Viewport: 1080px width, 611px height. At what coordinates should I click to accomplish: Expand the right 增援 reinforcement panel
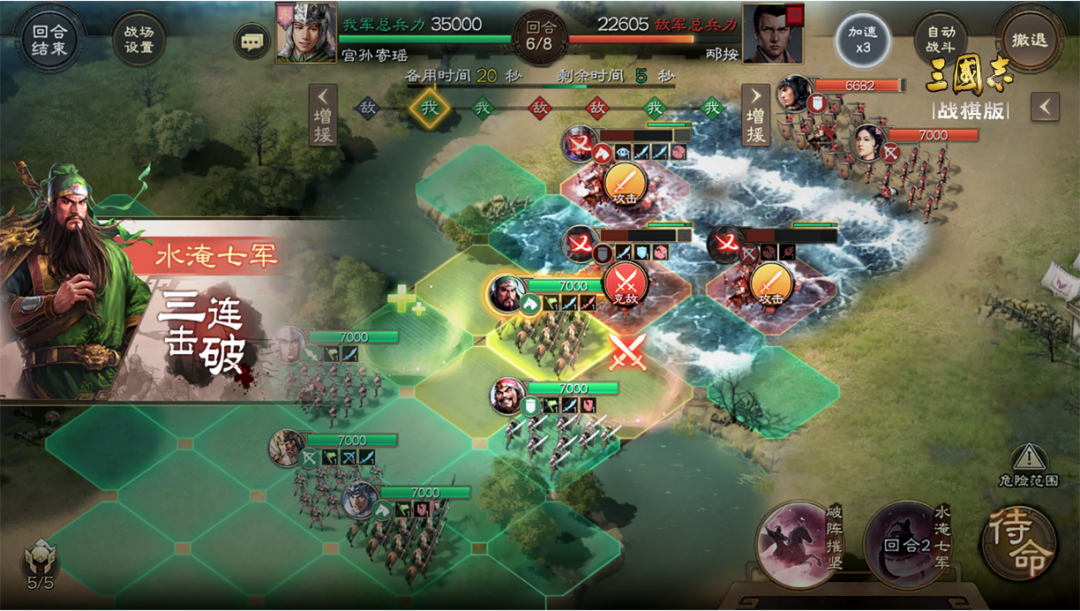point(756,116)
